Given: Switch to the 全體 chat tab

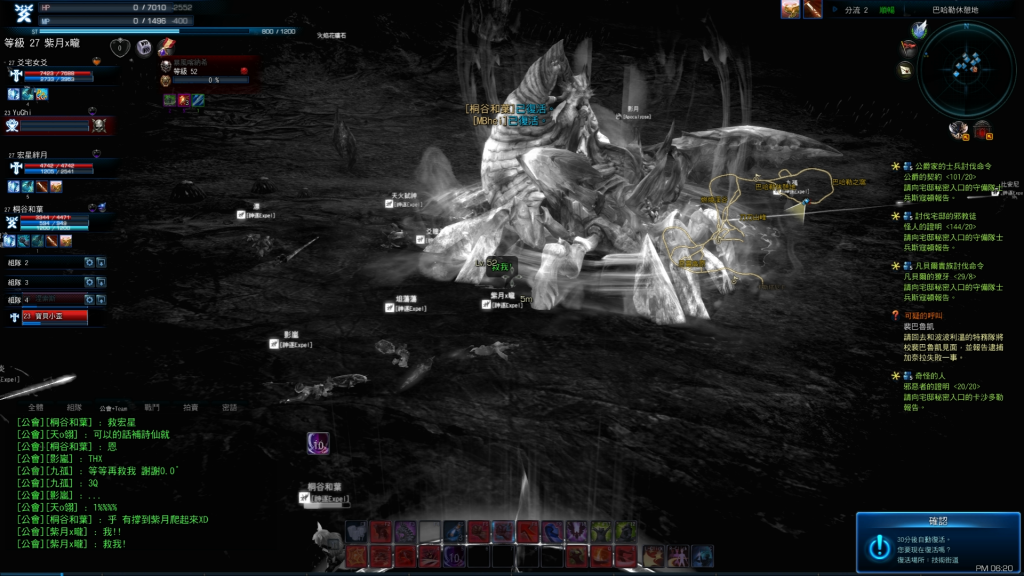Looking at the screenshot, I should [36, 407].
